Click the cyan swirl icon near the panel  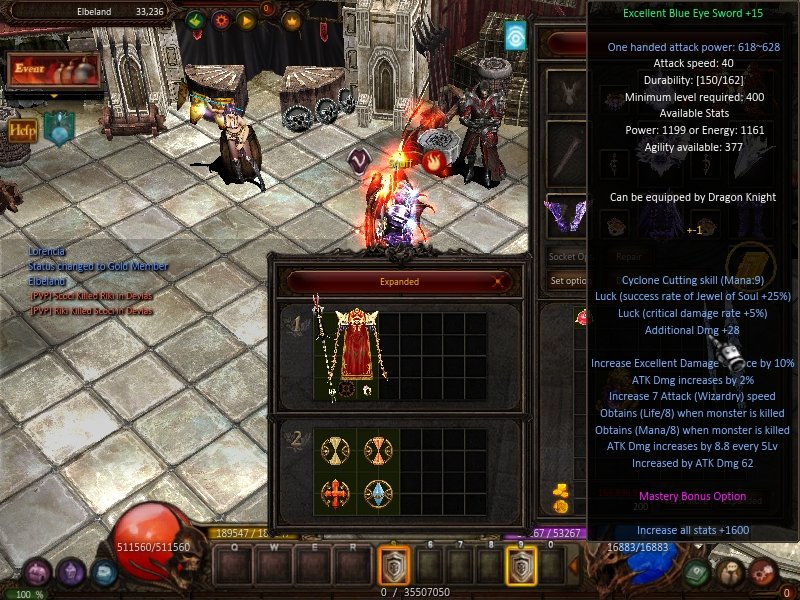point(515,36)
